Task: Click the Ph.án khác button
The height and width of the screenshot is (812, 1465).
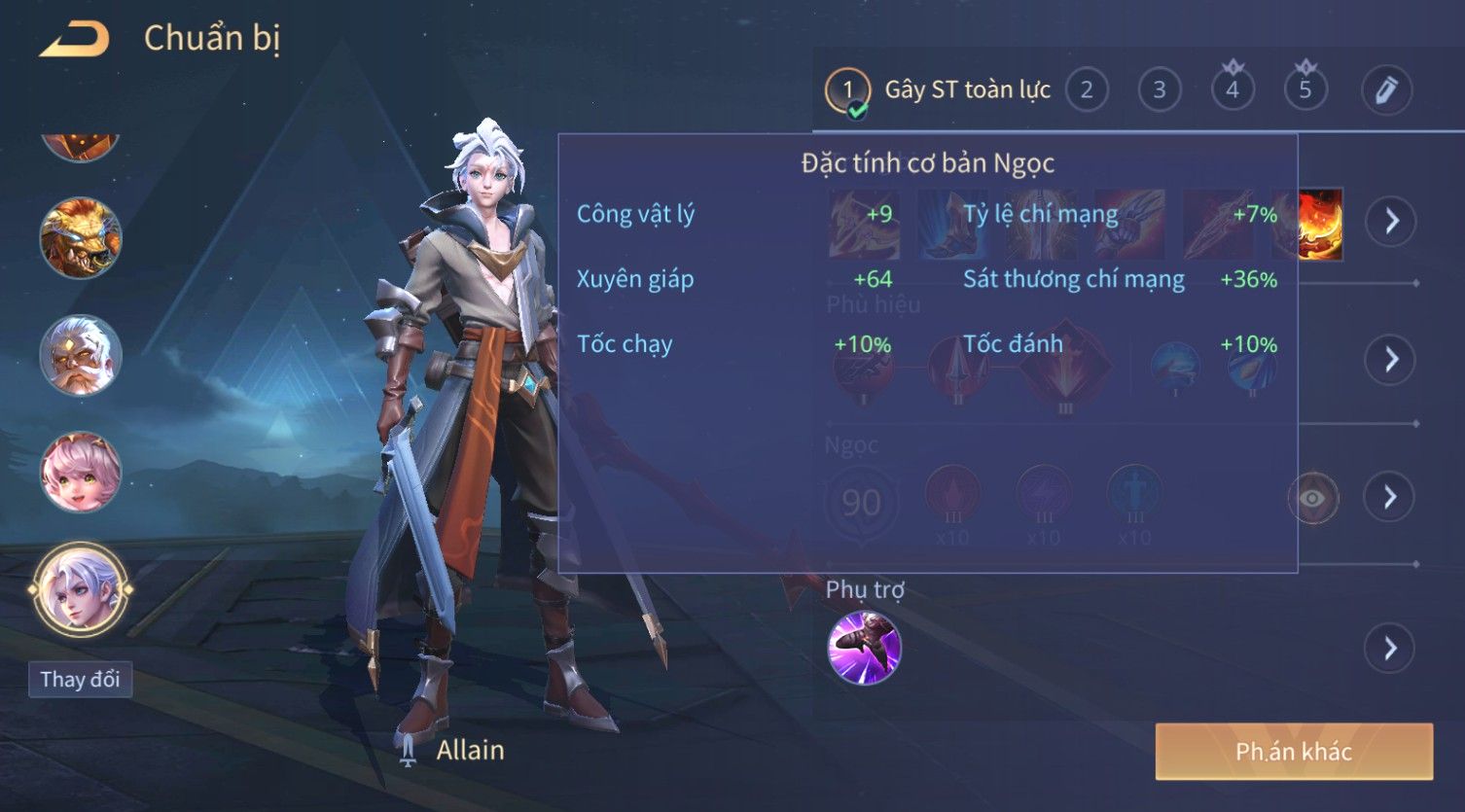Action: click(x=1294, y=752)
